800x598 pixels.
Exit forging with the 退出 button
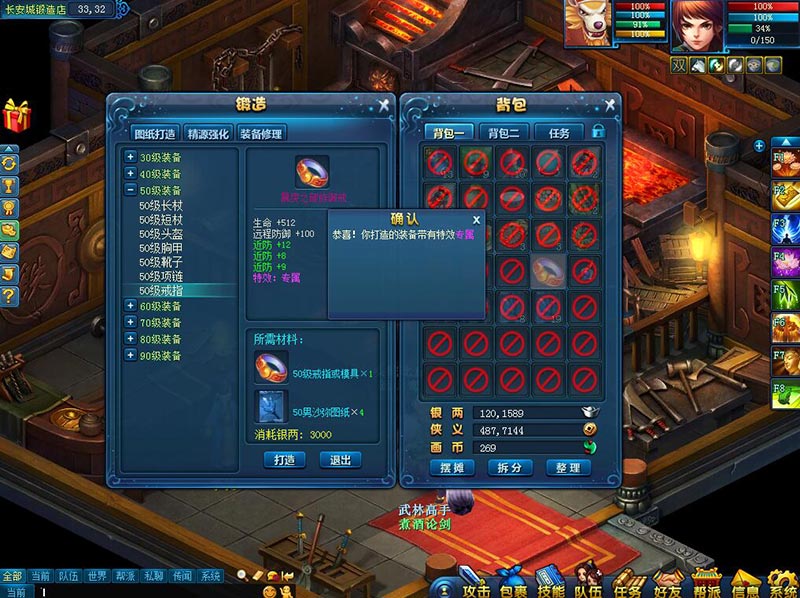tap(340, 460)
